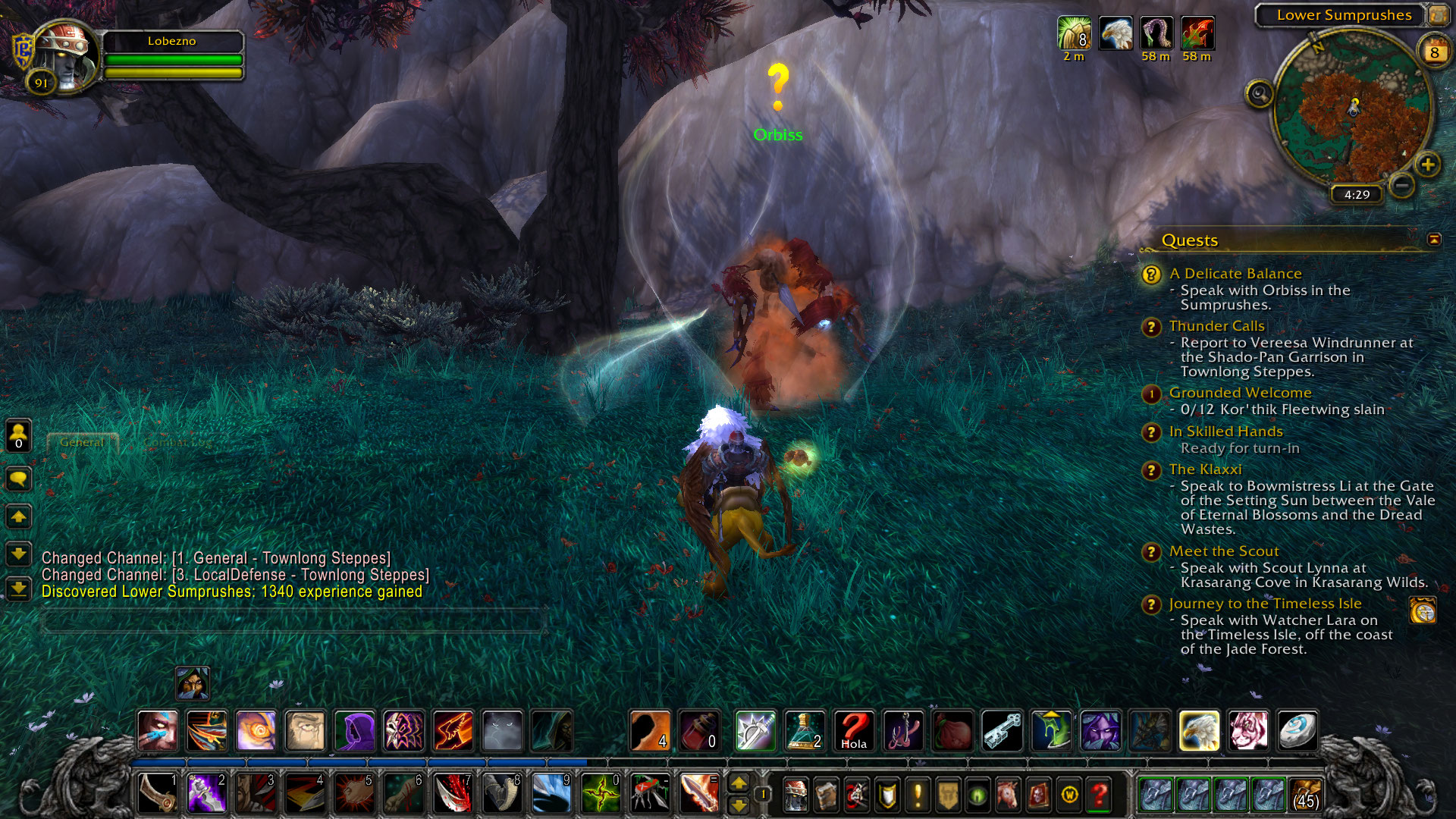This screenshot has height=819, width=1456.
Task: Zoom out the minimap
Action: [1402, 184]
